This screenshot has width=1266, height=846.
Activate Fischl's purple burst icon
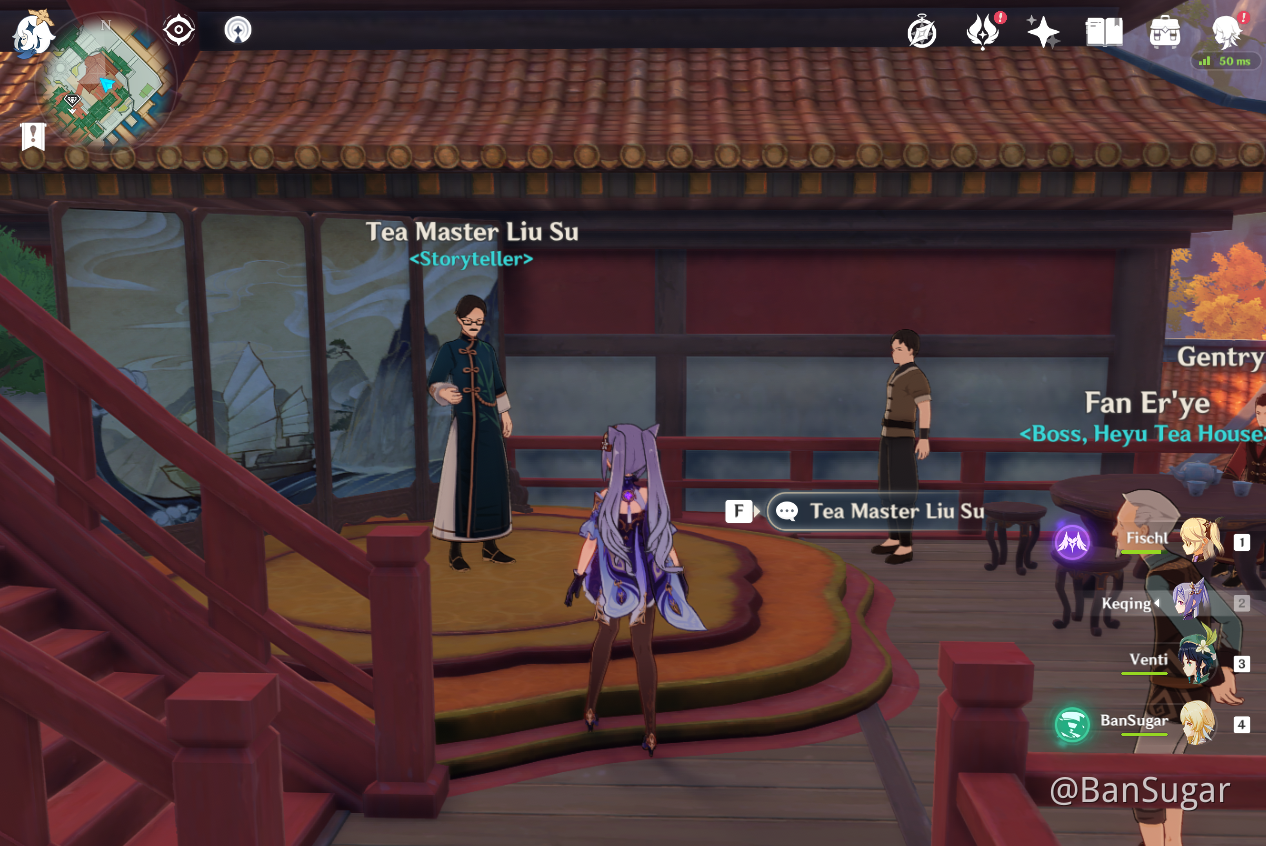pyautogui.click(x=1073, y=543)
